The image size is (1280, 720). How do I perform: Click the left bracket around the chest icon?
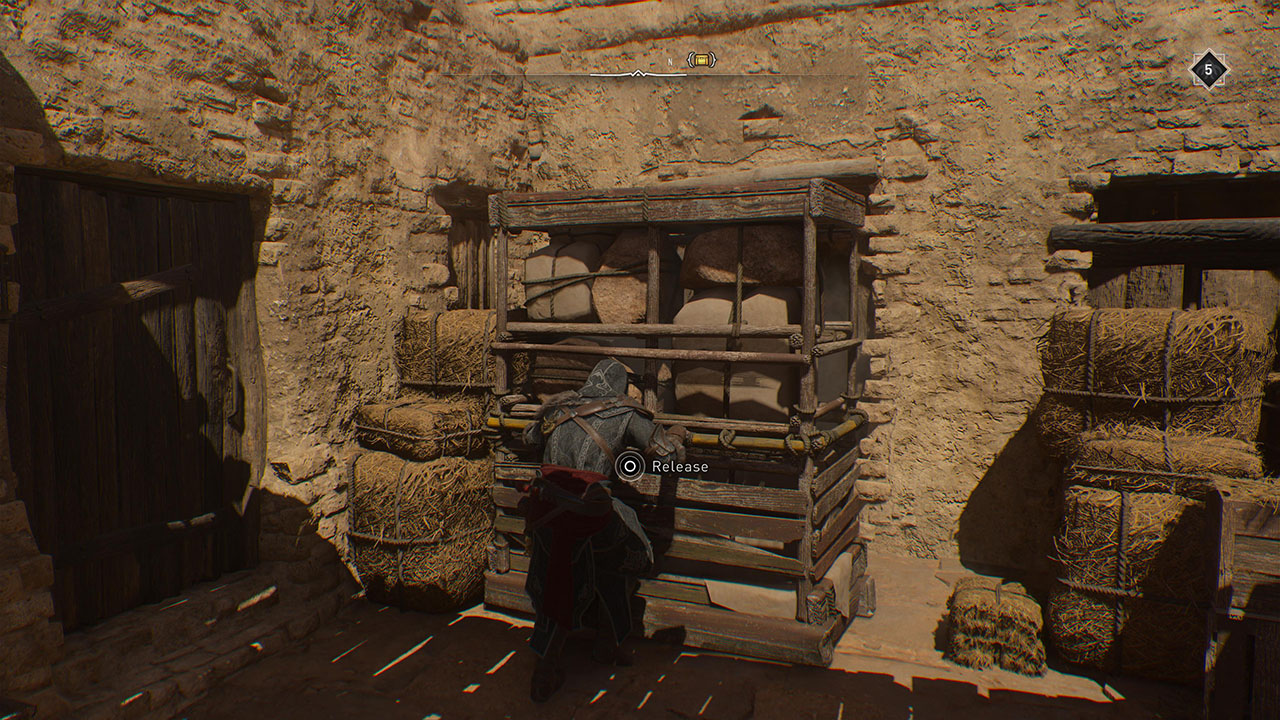click(x=689, y=60)
